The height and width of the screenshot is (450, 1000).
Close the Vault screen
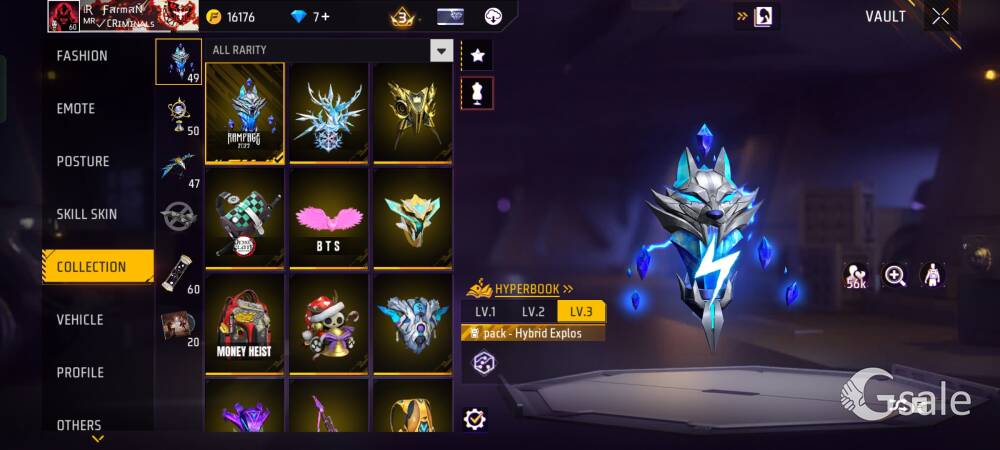coord(940,16)
